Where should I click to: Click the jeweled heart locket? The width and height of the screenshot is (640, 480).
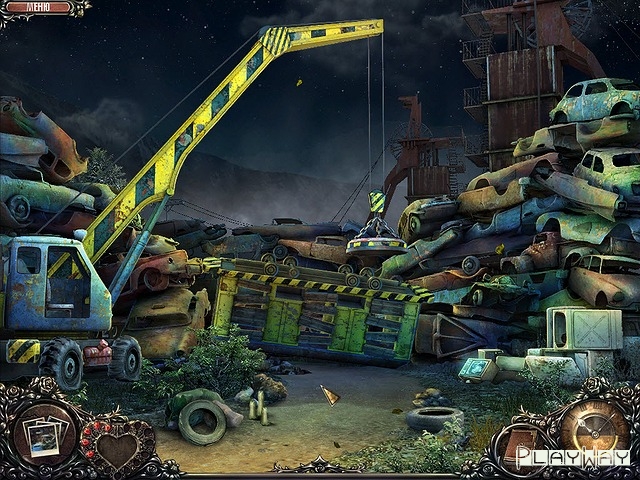(116, 447)
